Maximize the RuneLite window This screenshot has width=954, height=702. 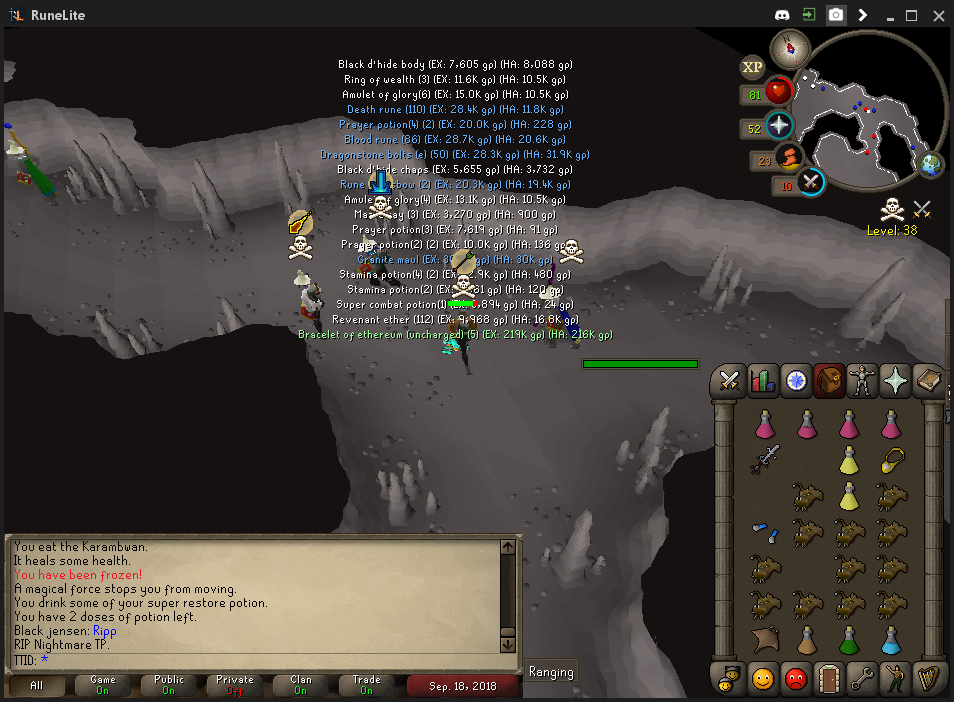911,15
